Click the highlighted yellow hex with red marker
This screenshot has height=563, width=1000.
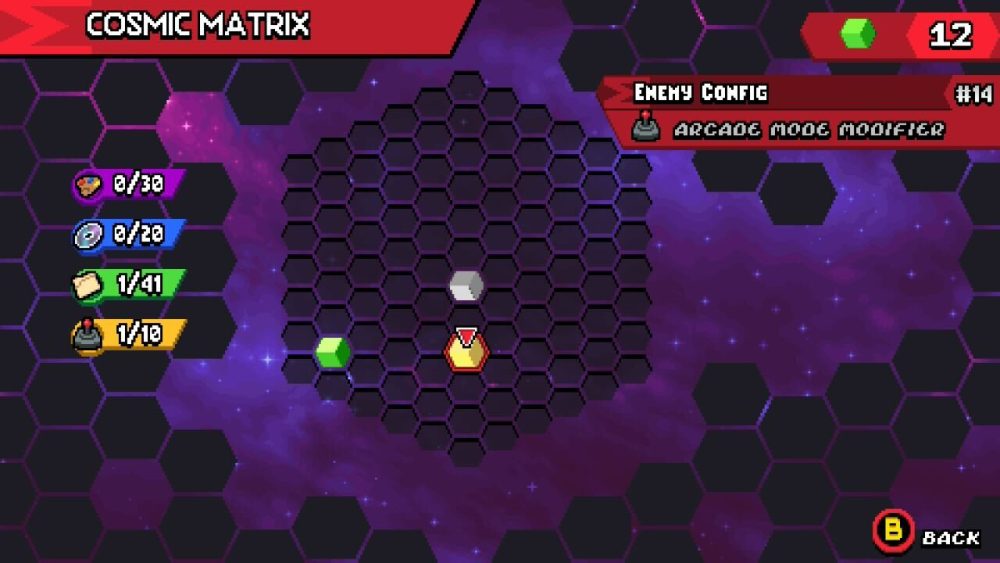point(466,352)
